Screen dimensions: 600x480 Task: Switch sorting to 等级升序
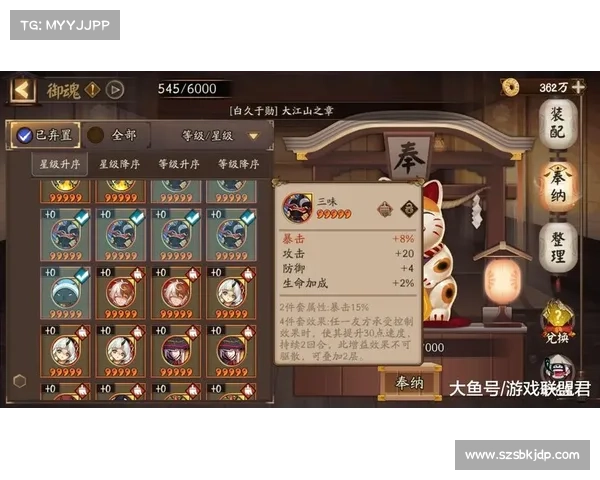(178, 164)
